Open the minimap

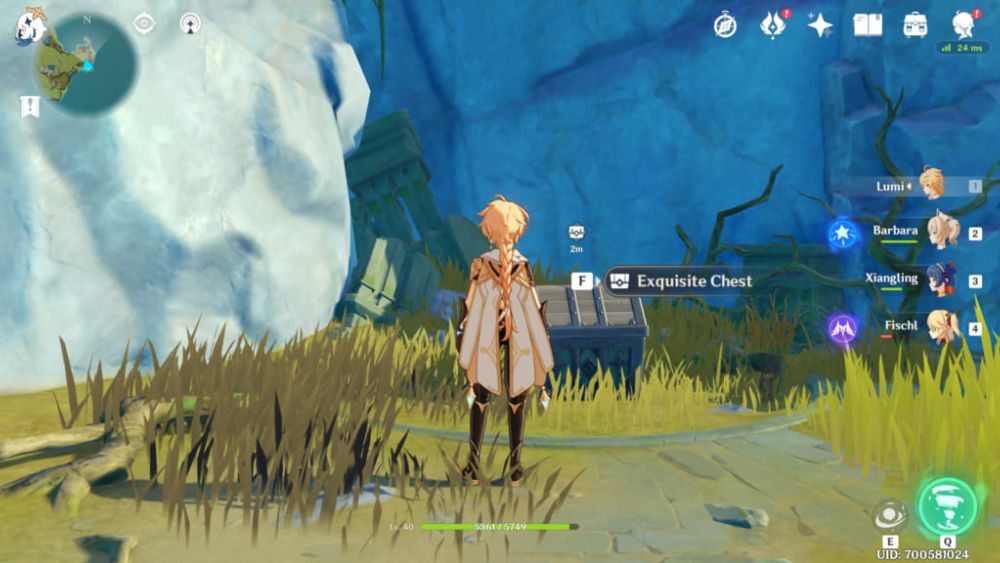(x=85, y=63)
